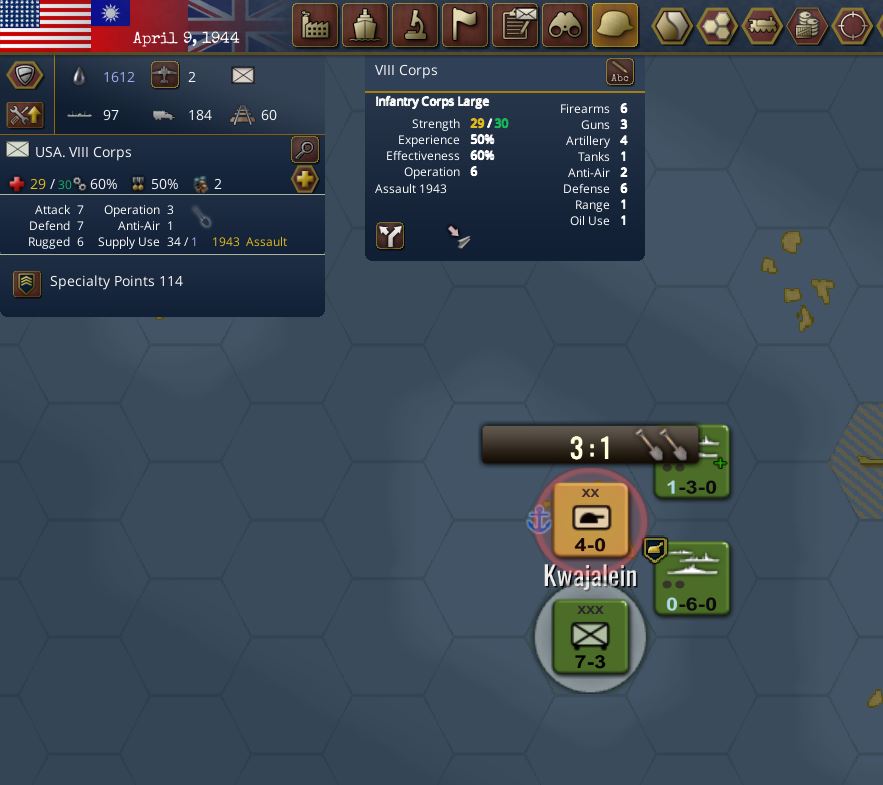Toggle the terrain map overlay hexagon
Screen dimensions: 883x785
(673, 25)
